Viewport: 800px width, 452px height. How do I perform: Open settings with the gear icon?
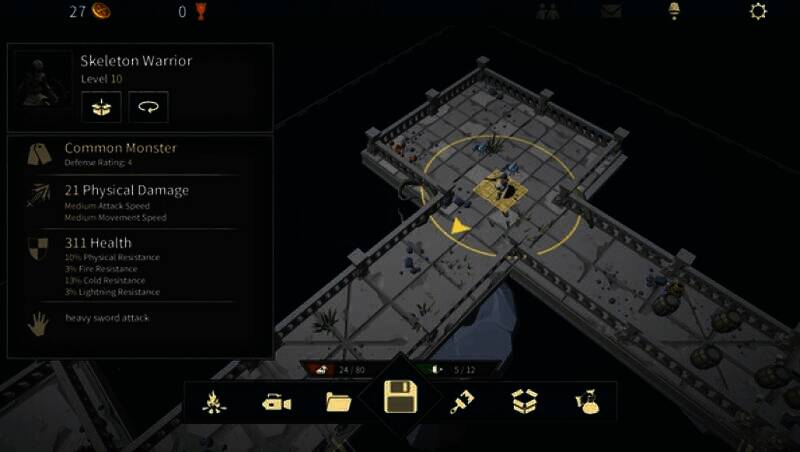tap(759, 12)
